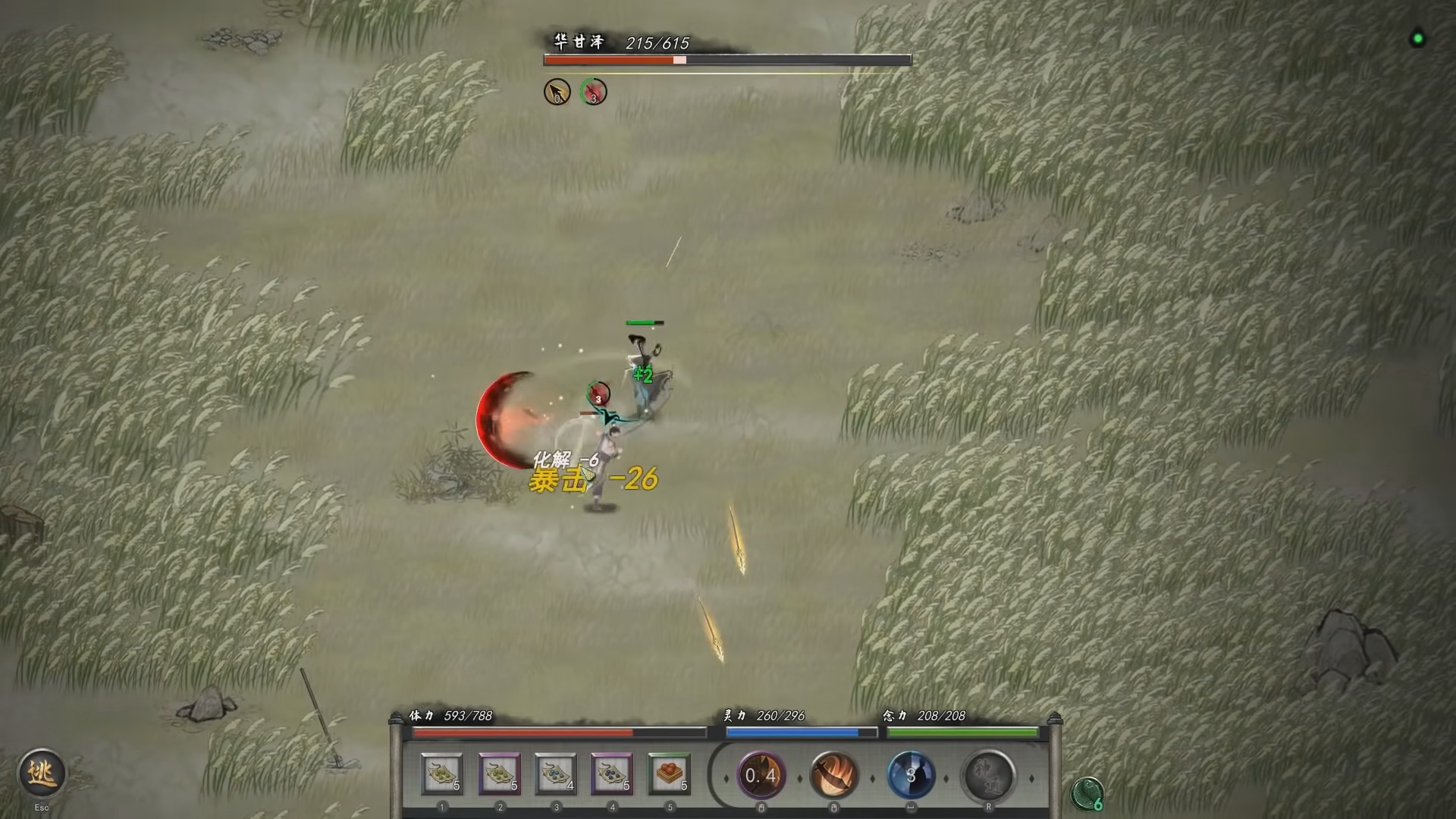Click the blue 灵力 spirit bar

pyautogui.click(x=801, y=733)
